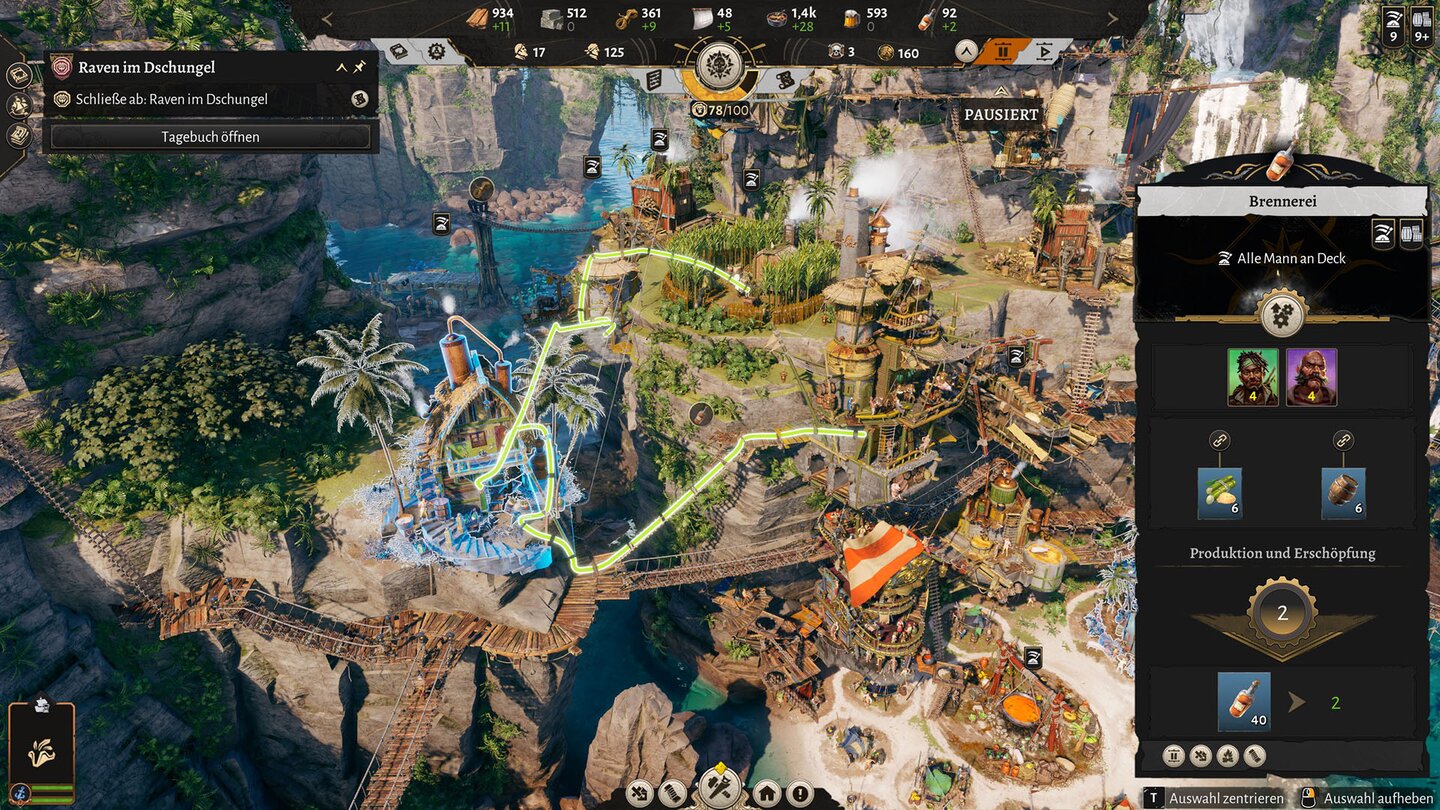The image size is (1440, 810).
Task: Select the rum bottle output slot
Action: [1244, 701]
